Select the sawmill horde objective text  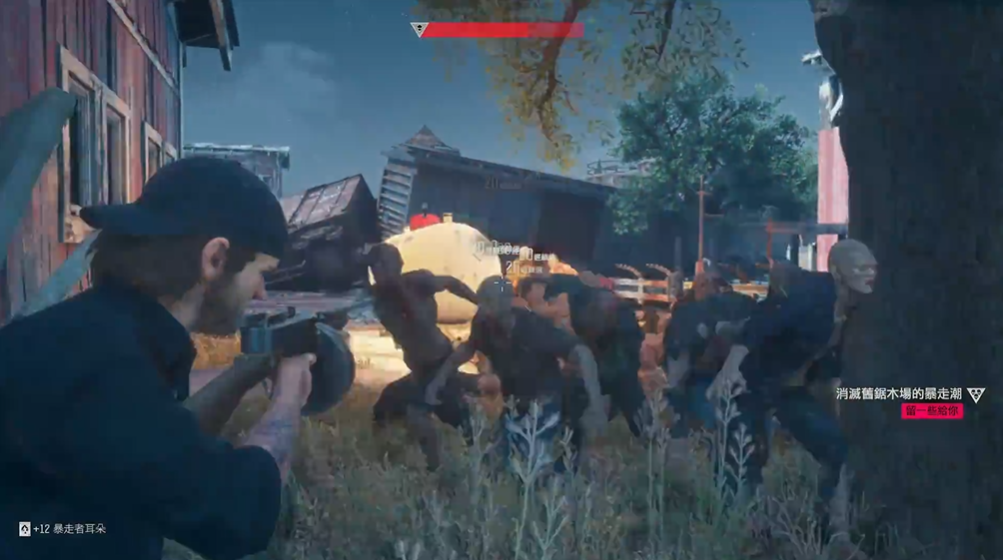899,394
